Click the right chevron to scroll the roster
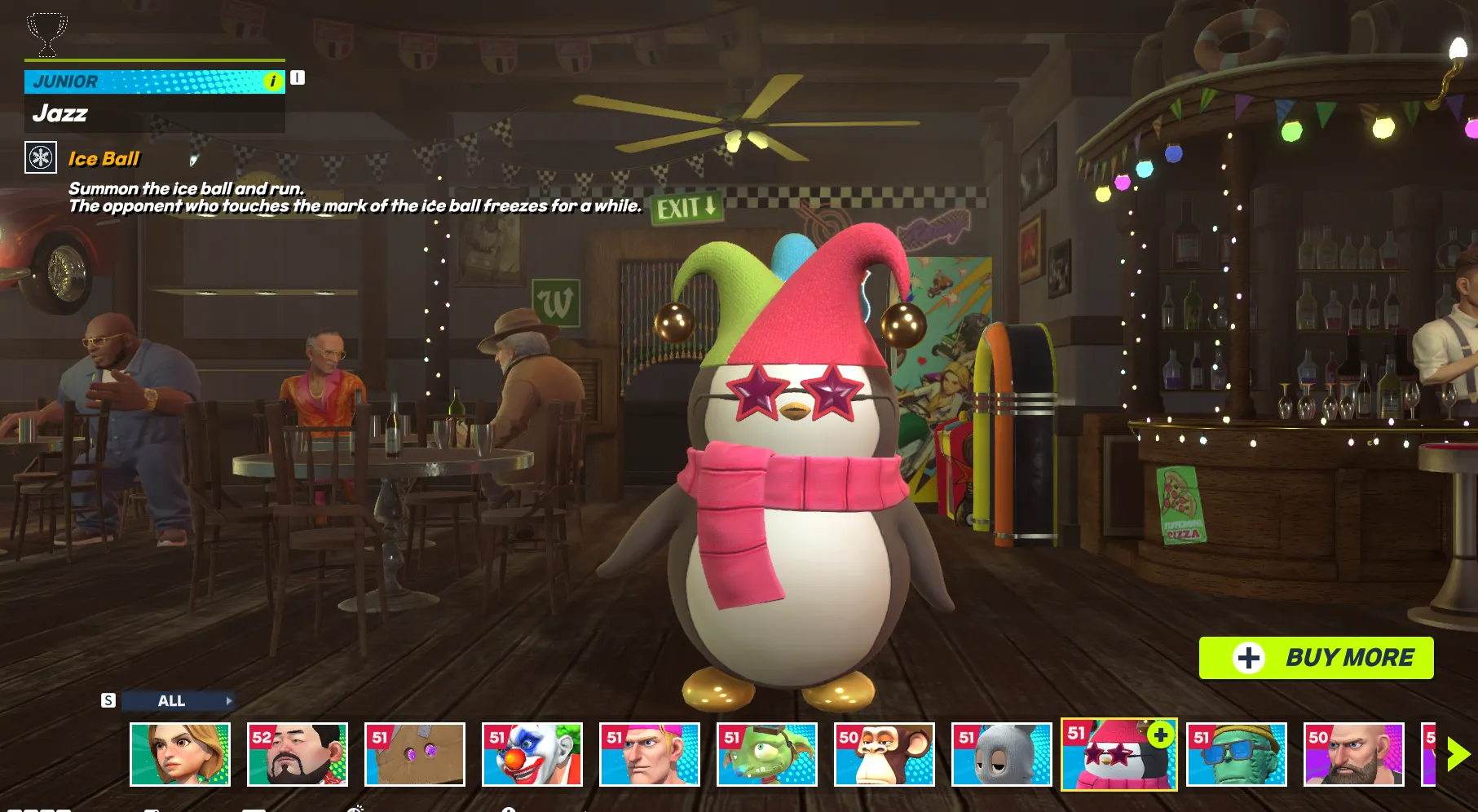 point(1458,754)
